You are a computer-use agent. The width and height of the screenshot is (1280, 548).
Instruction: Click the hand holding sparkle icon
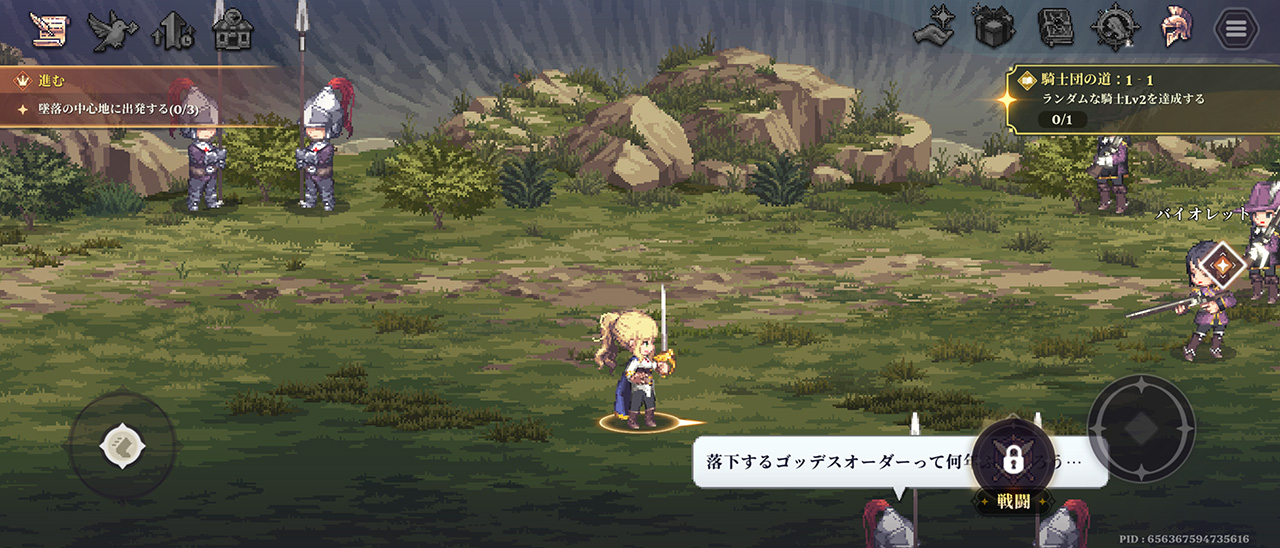tap(936, 28)
